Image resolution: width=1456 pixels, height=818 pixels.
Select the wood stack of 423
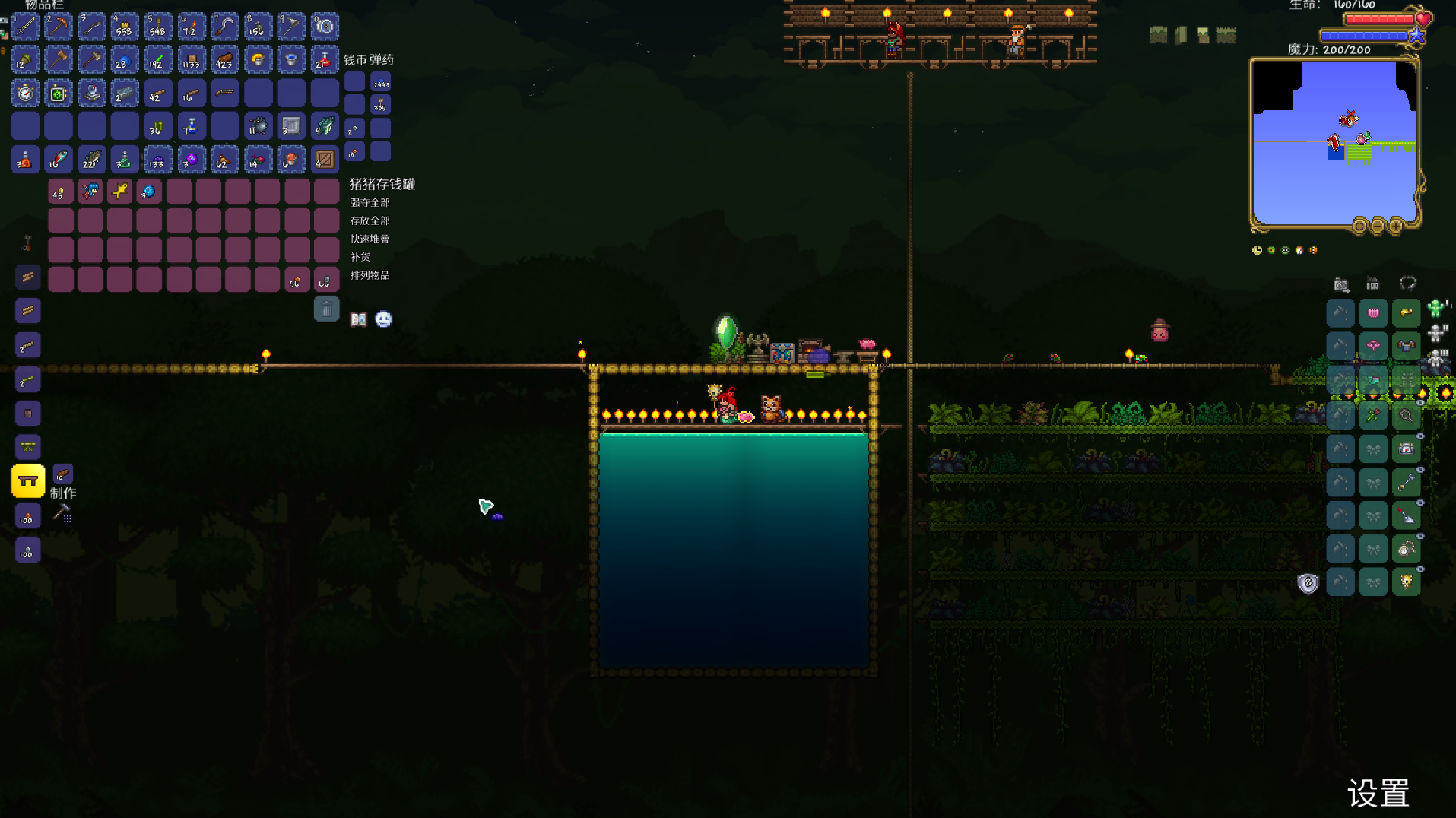(x=224, y=60)
